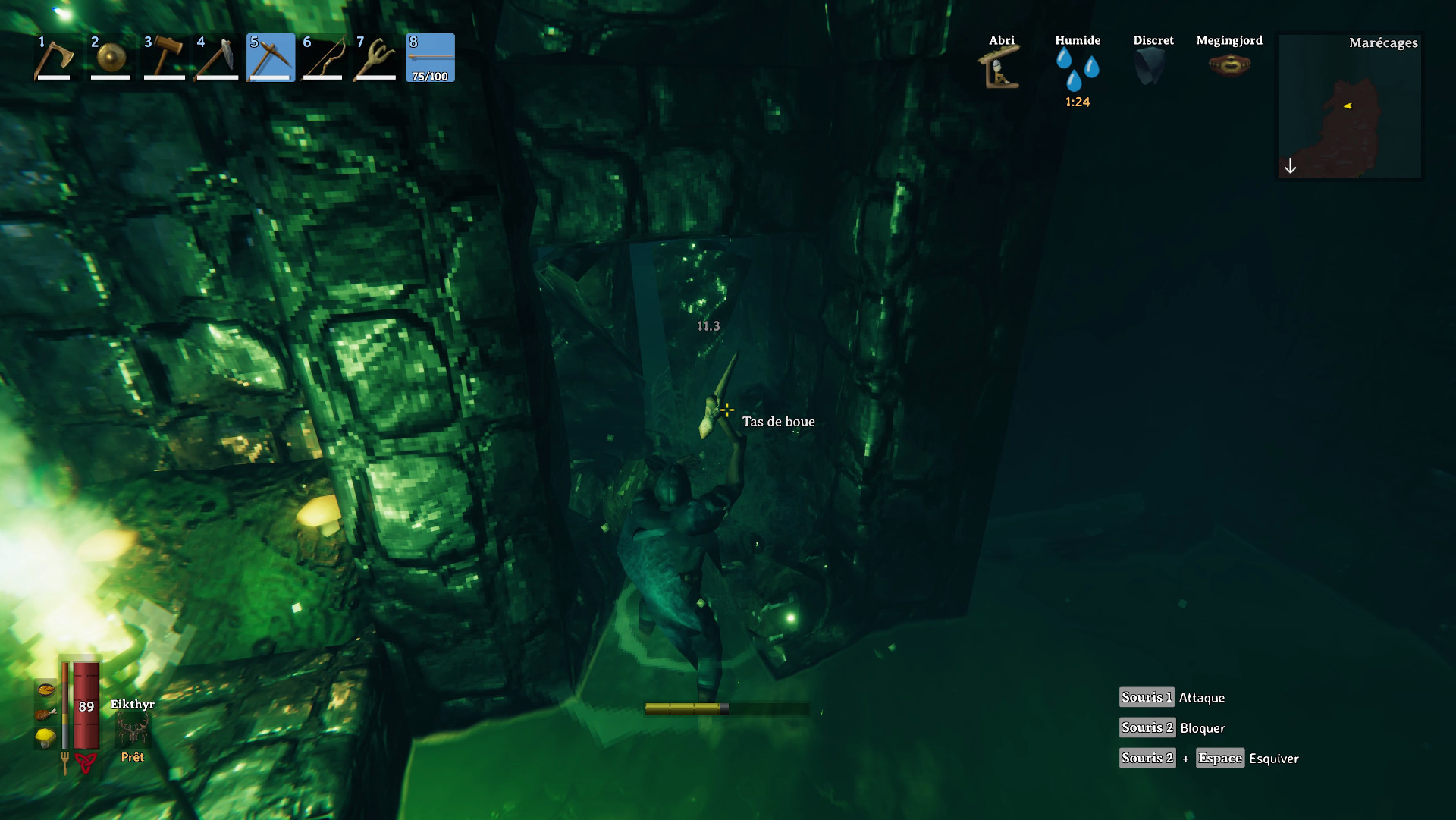Screen dimensions: 1456x820
Task: Click the Abri shelter status icon
Action: coord(1000,68)
